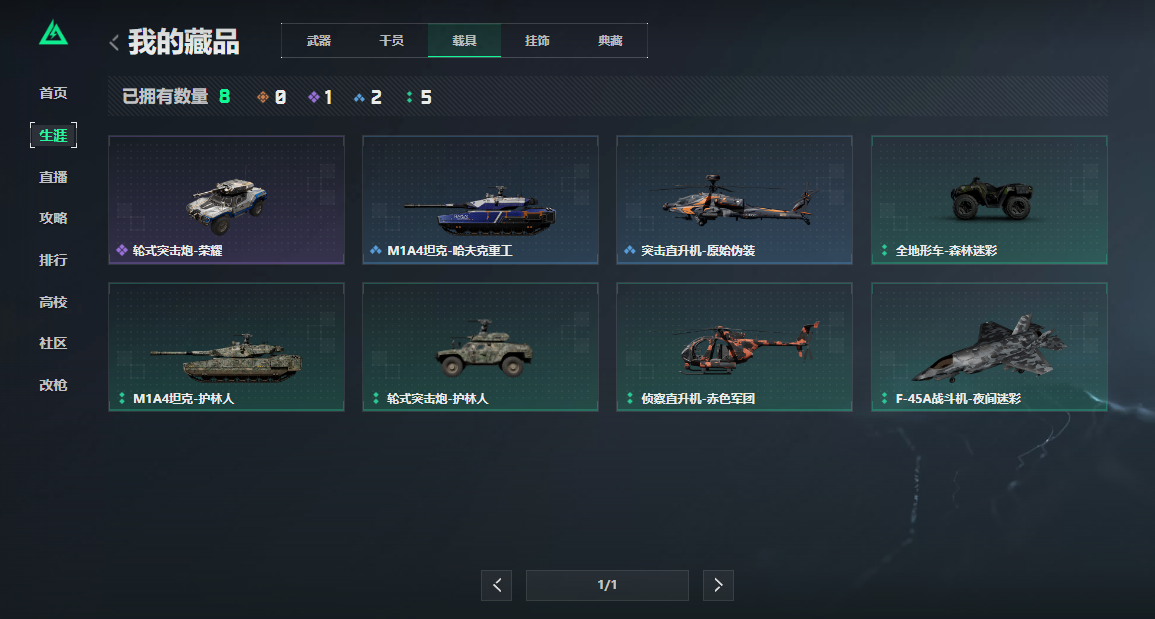1155x619 pixels.
Task: Select the 全地形车-森林迷彩 card
Action: [x=989, y=200]
